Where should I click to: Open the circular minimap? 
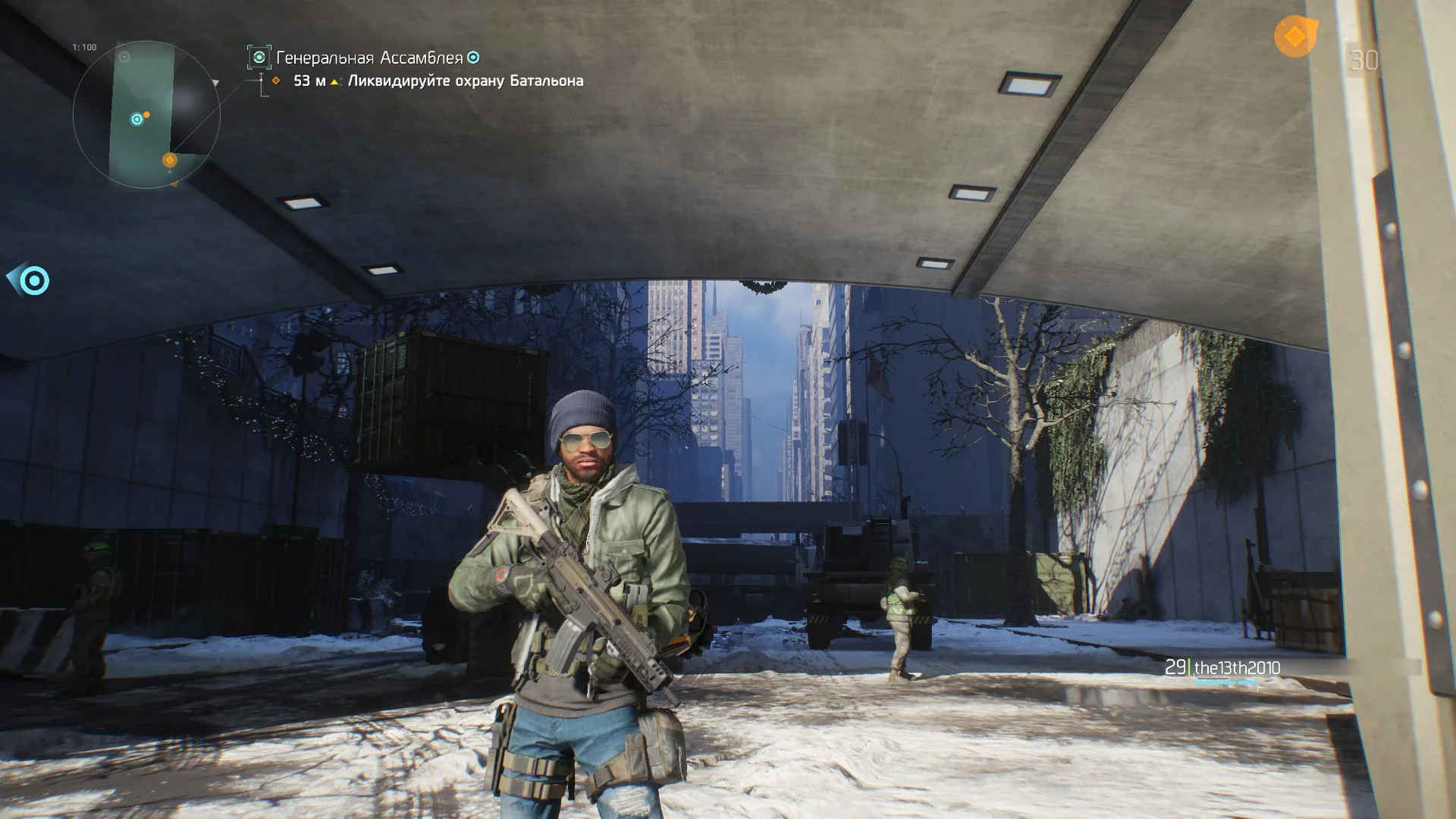(x=146, y=115)
